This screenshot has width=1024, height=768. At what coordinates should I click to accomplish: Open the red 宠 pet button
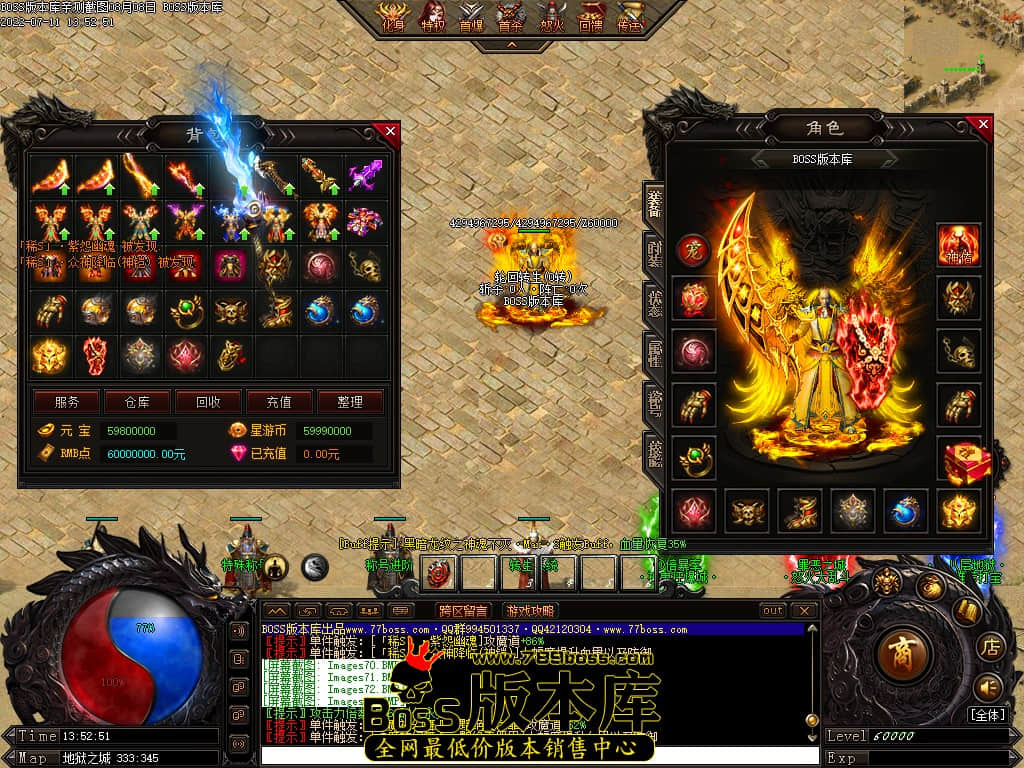pyautogui.click(x=693, y=250)
